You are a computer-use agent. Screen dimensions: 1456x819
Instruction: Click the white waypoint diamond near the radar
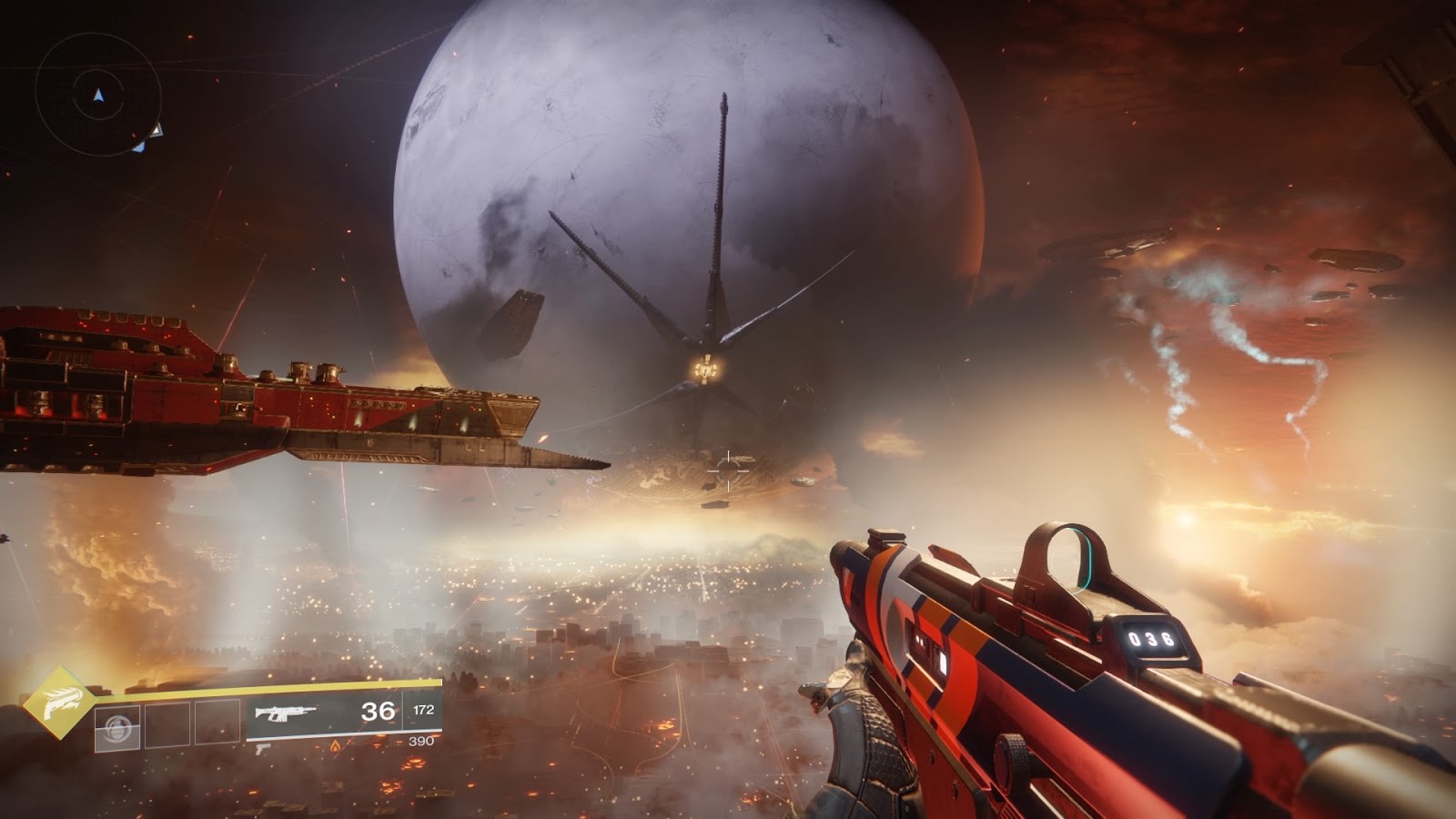157,131
